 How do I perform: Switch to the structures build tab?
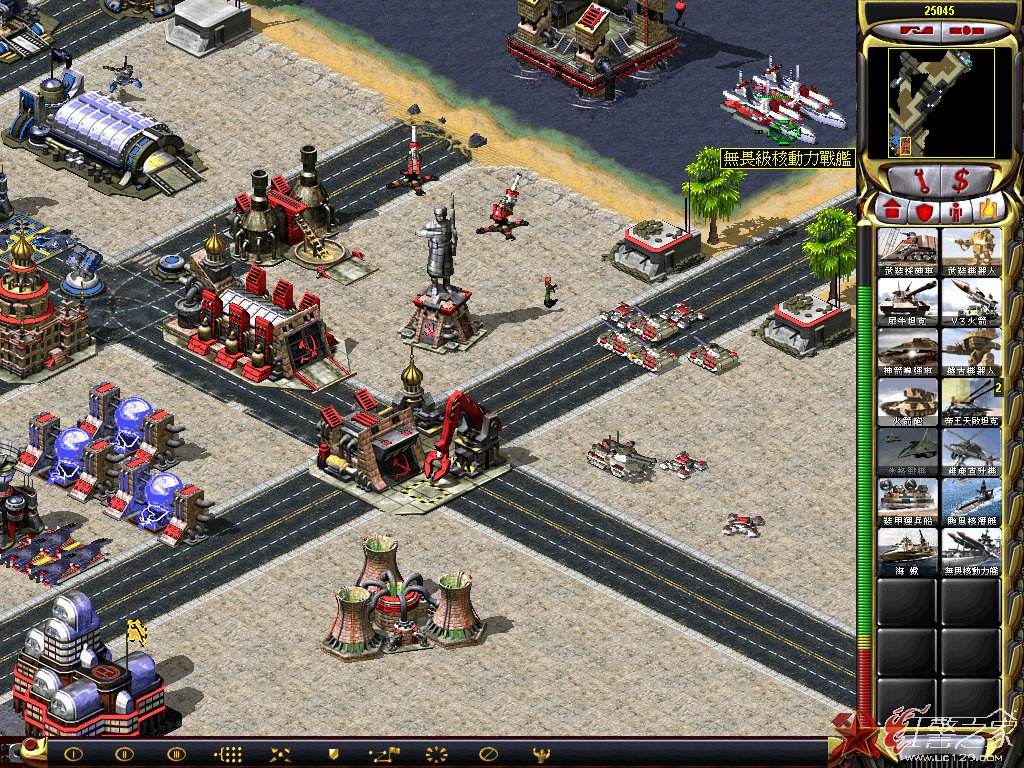click(x=892, y=211)
